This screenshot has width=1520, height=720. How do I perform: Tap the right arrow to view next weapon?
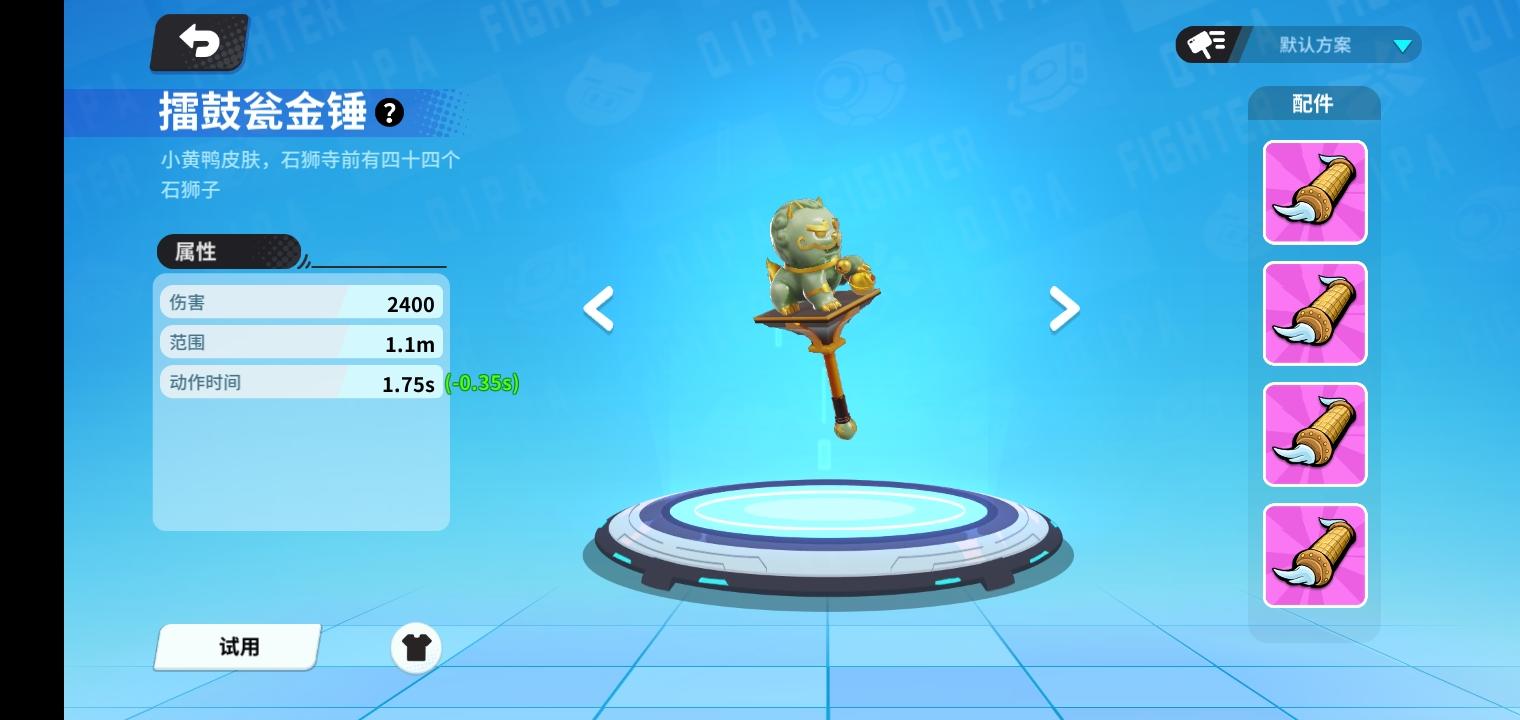tap(1064, 309)
